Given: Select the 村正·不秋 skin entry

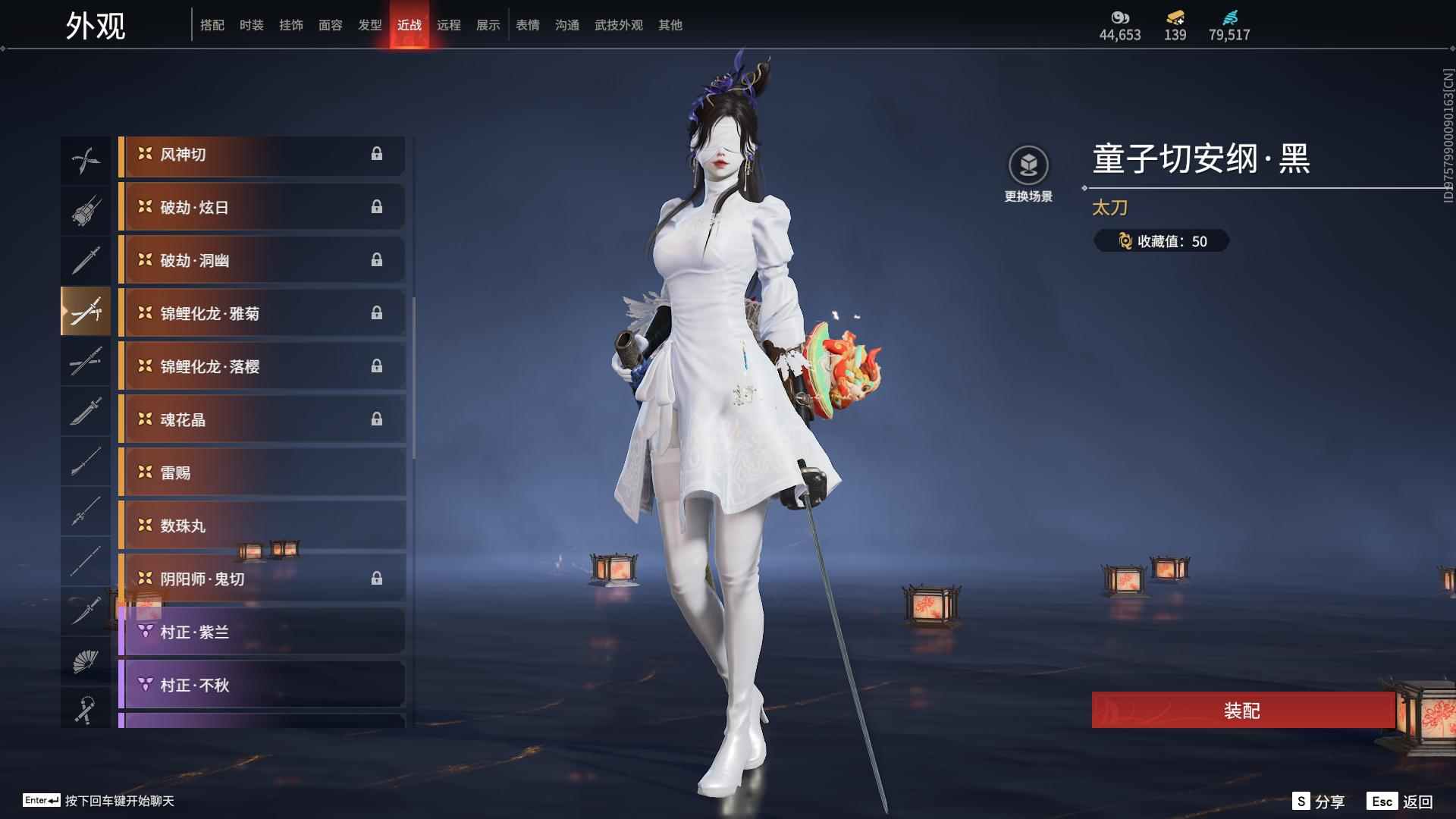Looking at the screenshot, I should click(x=262, y=686).
